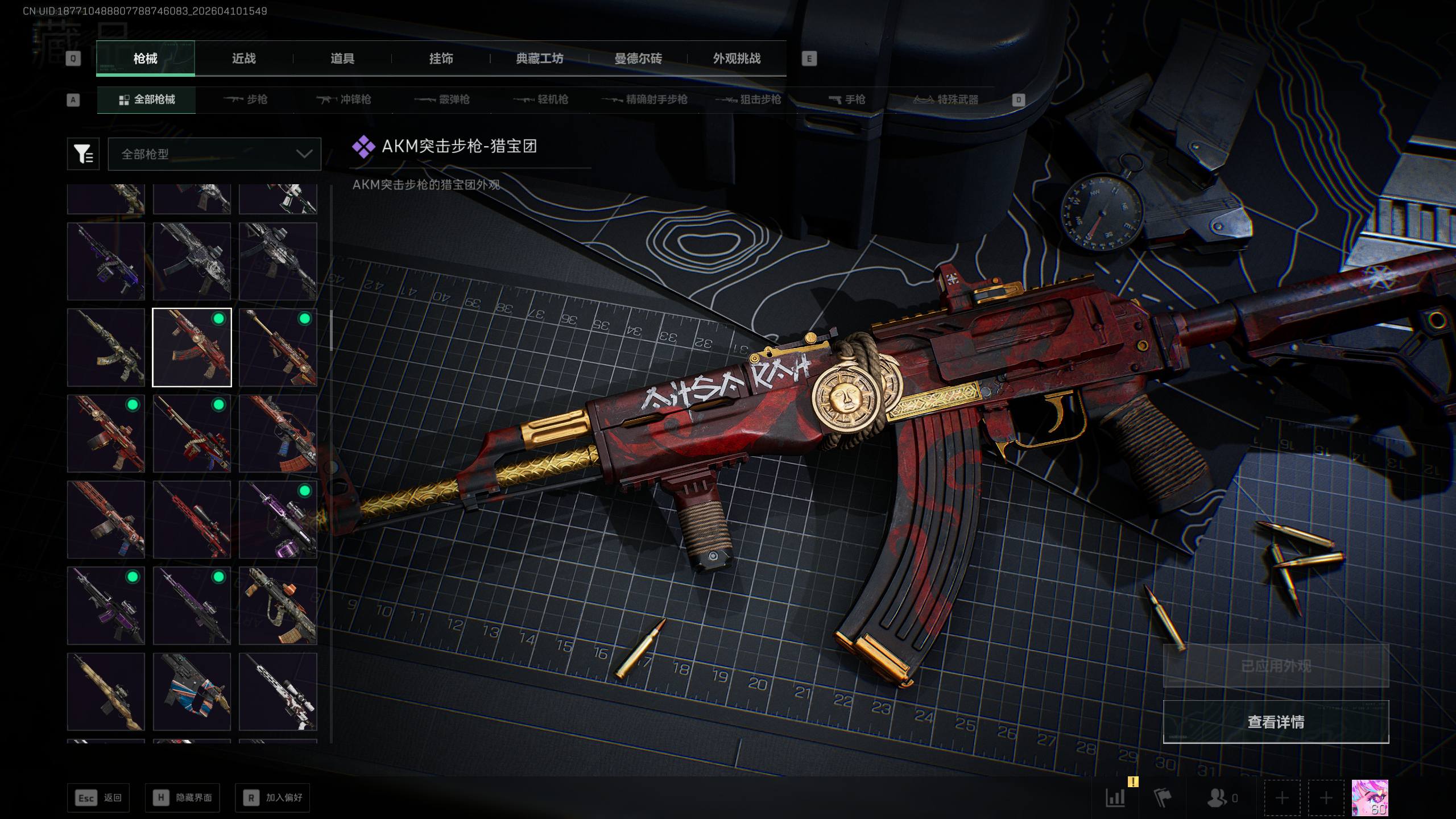Click the funnel filter icon button
The height and width of the screenshot is (819, 1456).
tap(83, 154)
